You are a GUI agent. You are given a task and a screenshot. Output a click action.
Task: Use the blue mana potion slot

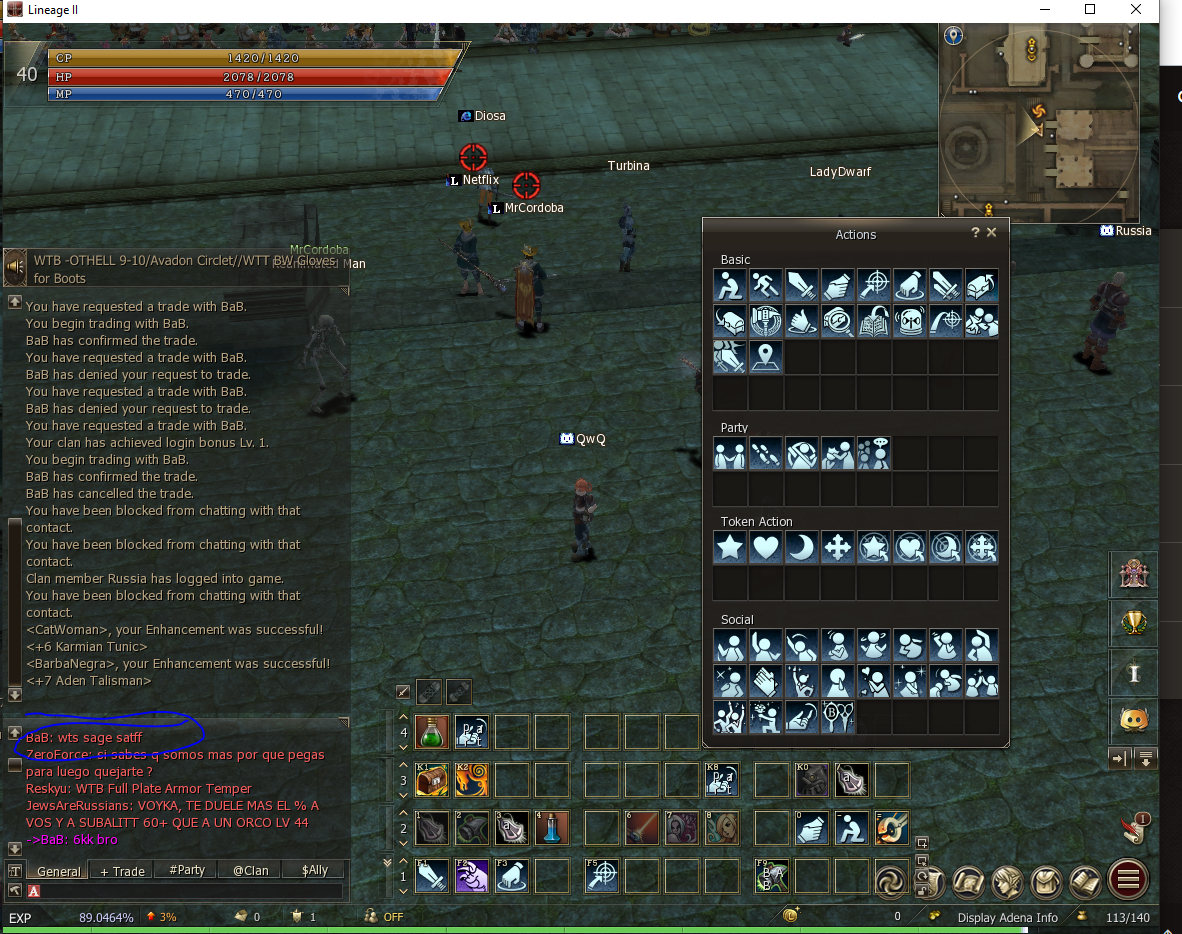point(551,828)
